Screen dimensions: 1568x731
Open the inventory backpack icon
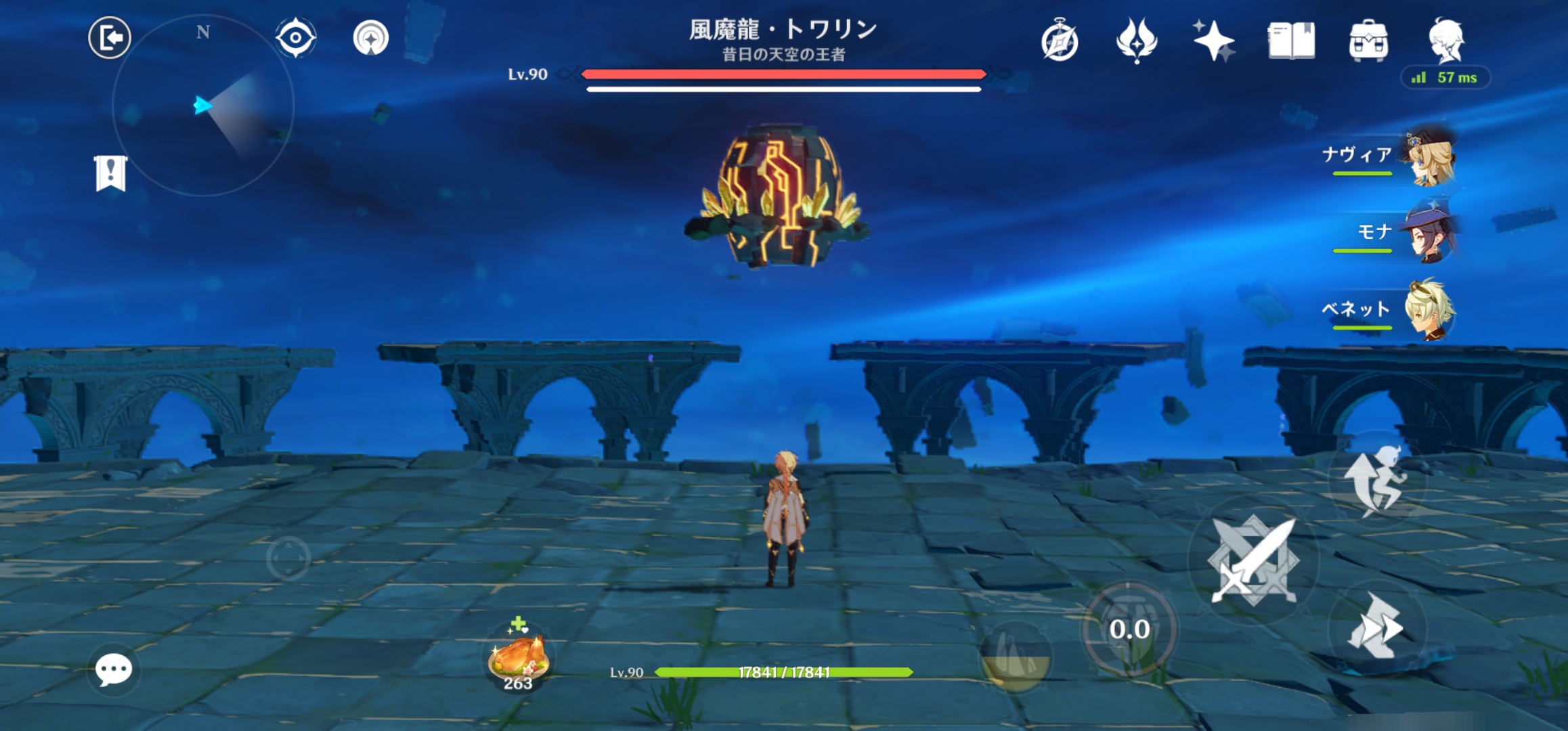[x=1368, y=41]
